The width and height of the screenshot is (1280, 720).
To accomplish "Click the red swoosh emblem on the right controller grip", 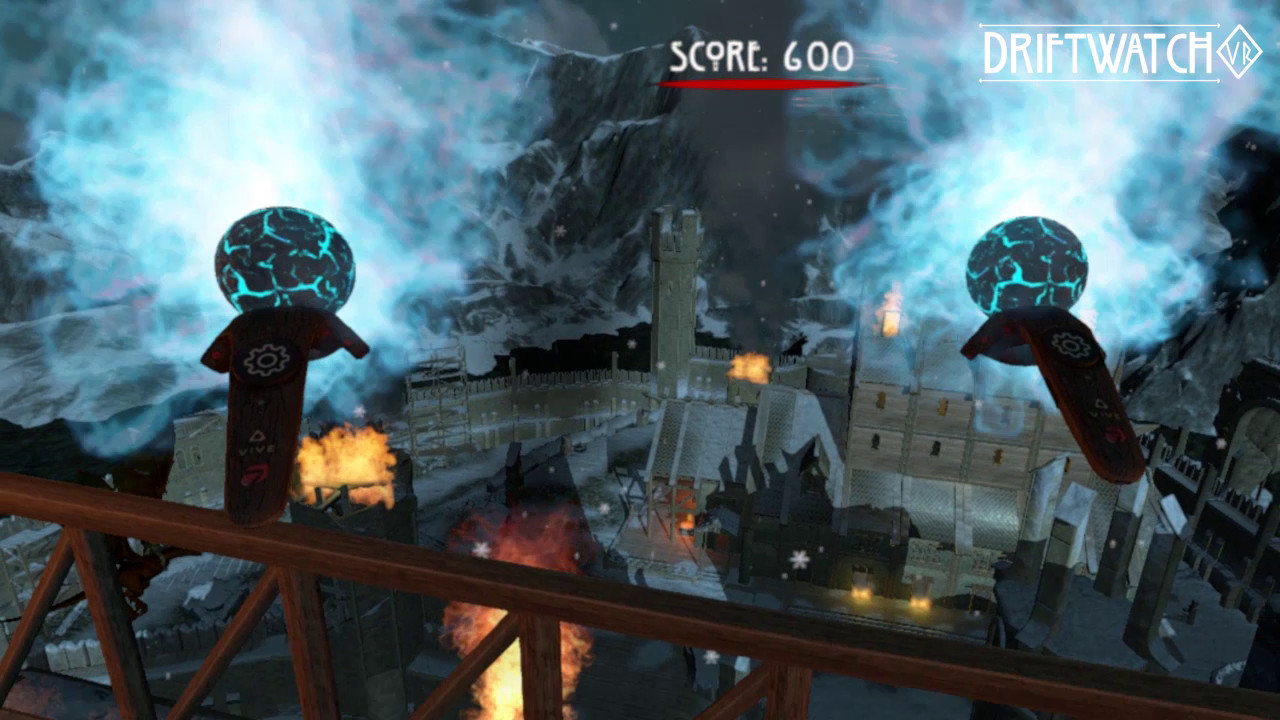I will pyautogui.click(x=1113, y=434).
